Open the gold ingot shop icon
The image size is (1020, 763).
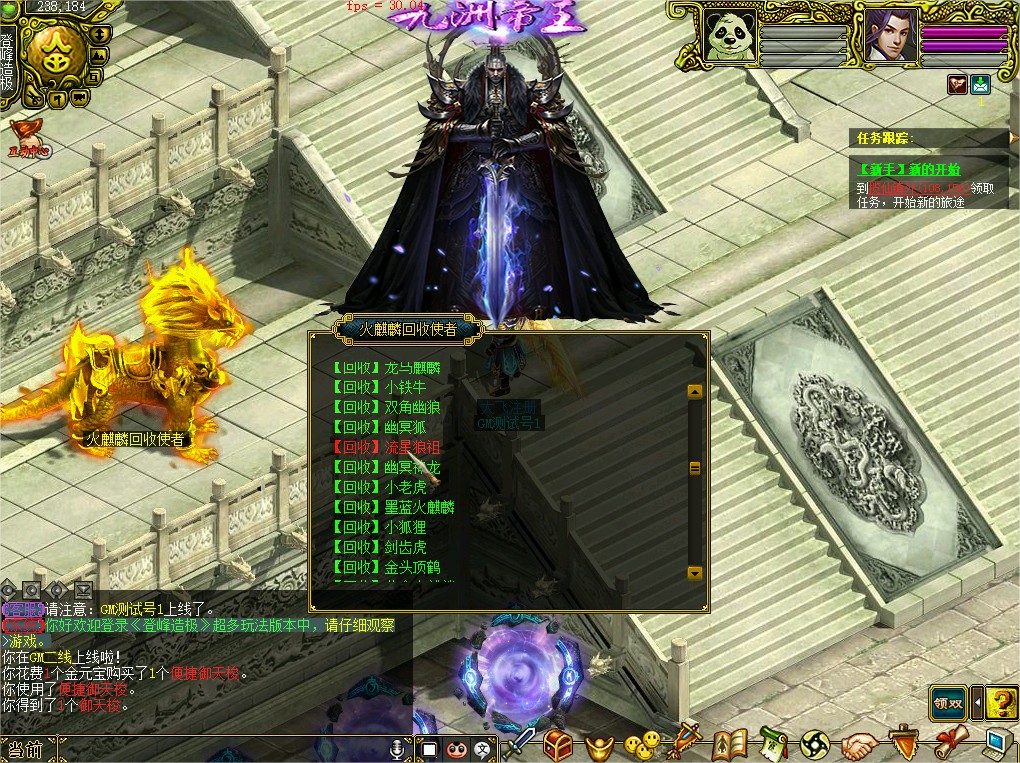pyautogui.click(x=599, y=745)
